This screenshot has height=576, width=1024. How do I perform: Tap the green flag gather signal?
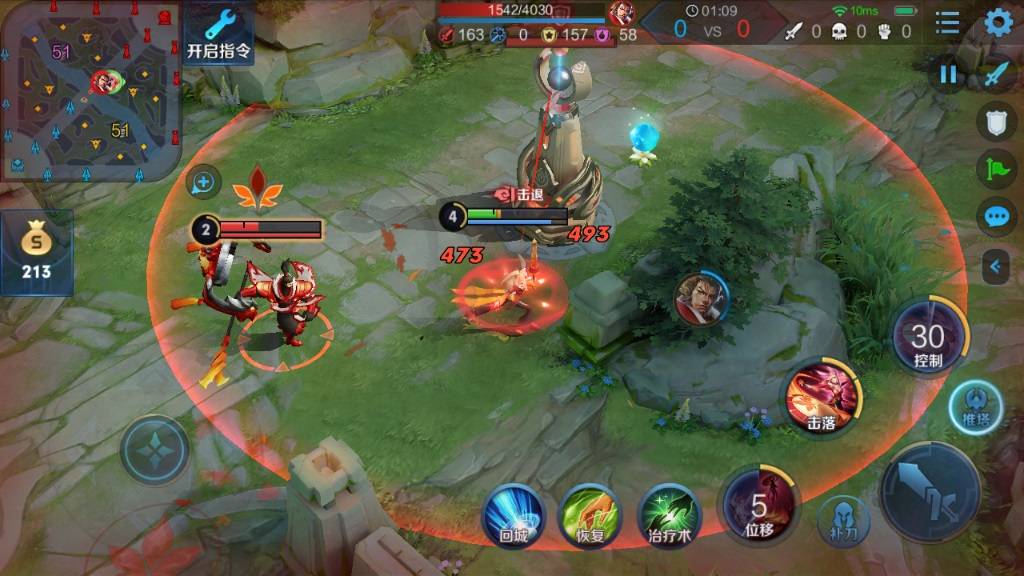coord(996,168)
